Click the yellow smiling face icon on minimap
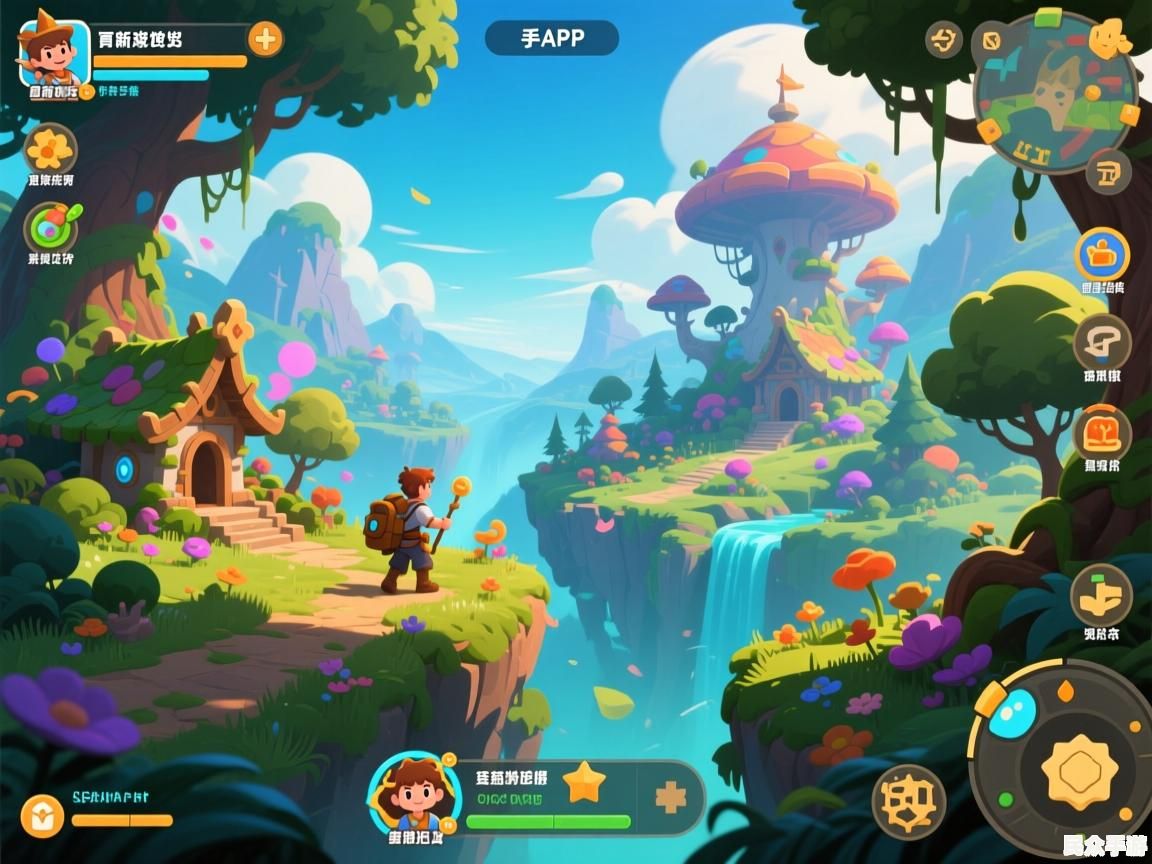 coord(1108,38)
